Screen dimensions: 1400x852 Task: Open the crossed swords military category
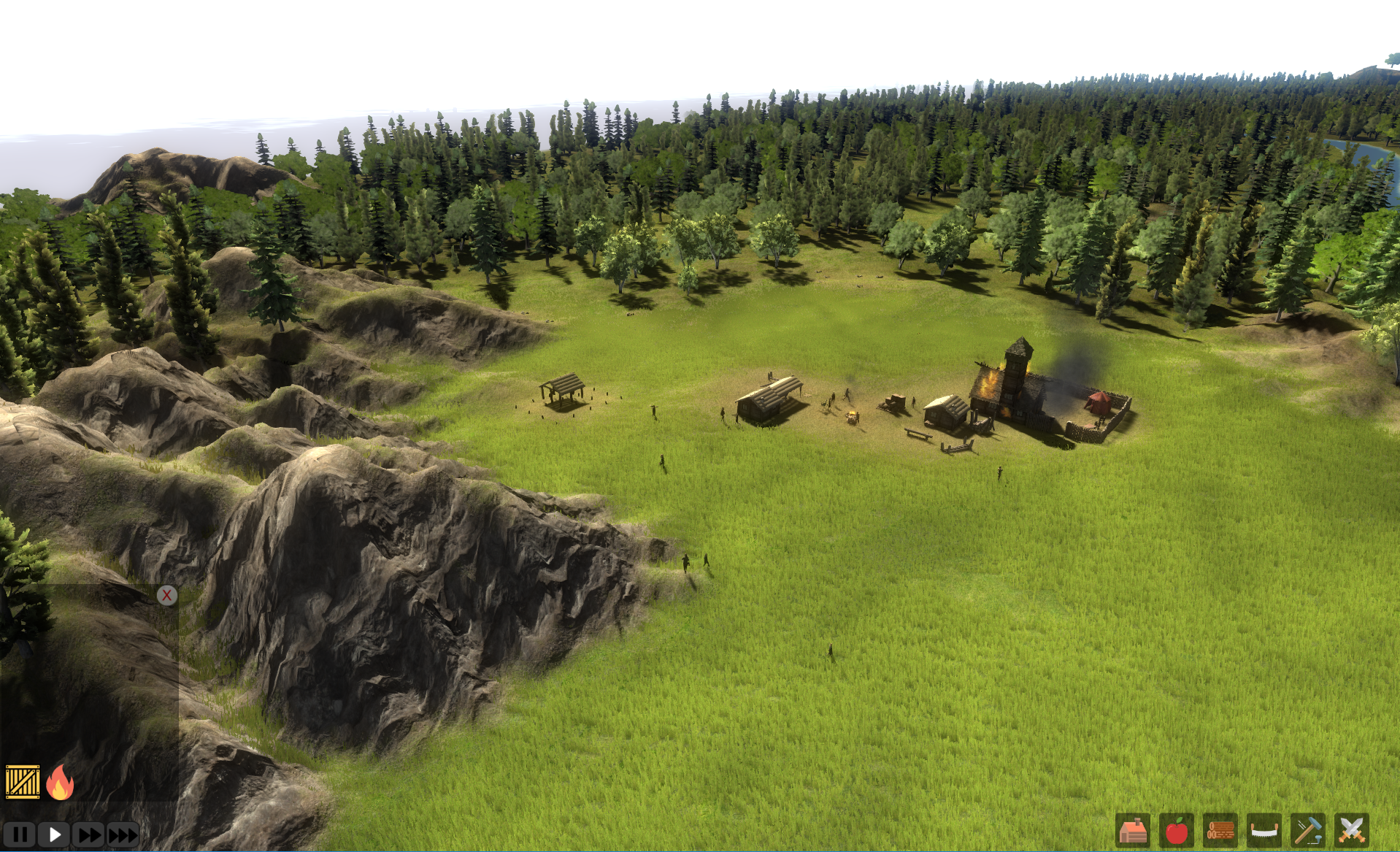[1351, 831]
